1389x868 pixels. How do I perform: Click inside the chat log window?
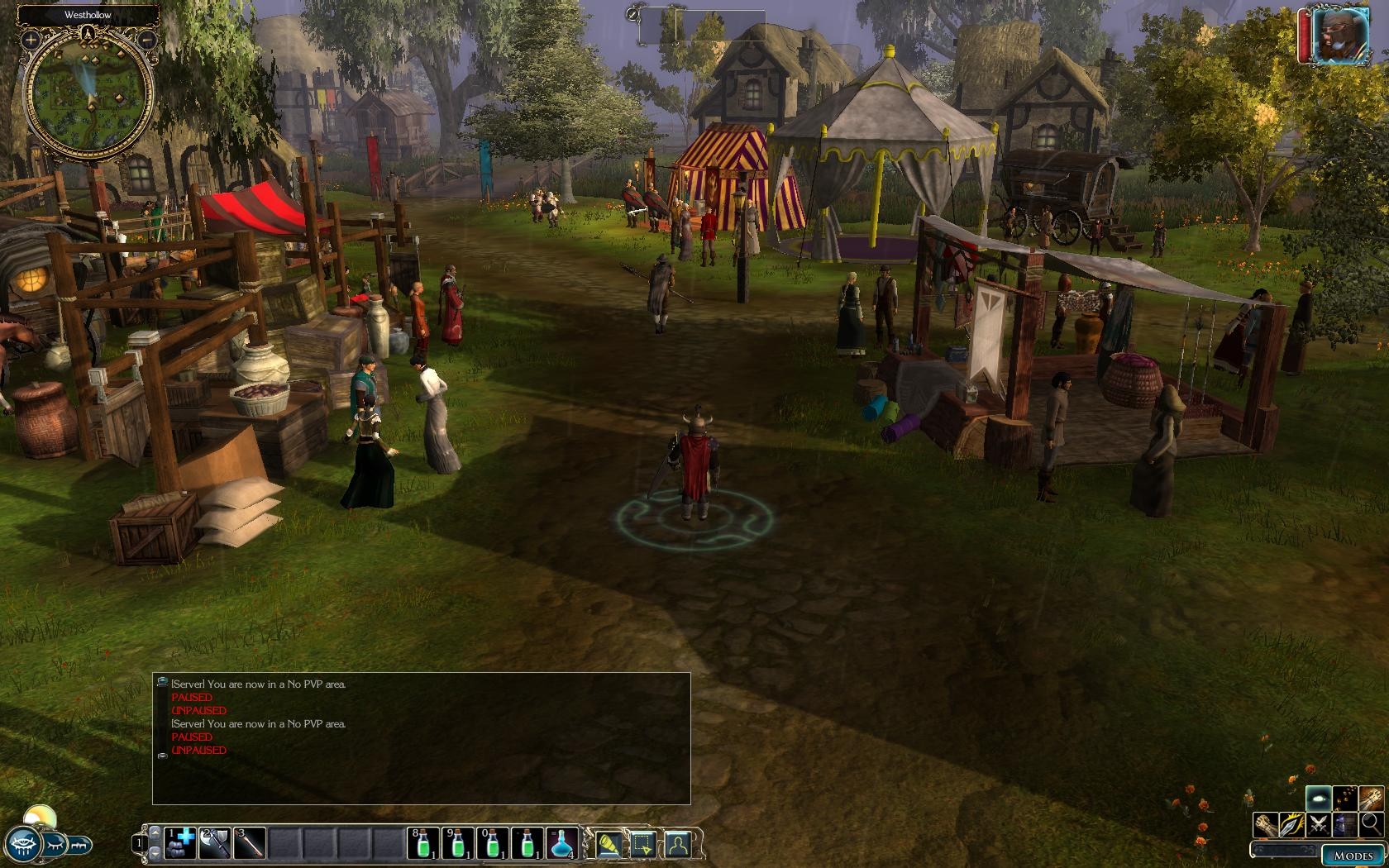(x=422, y=769)
